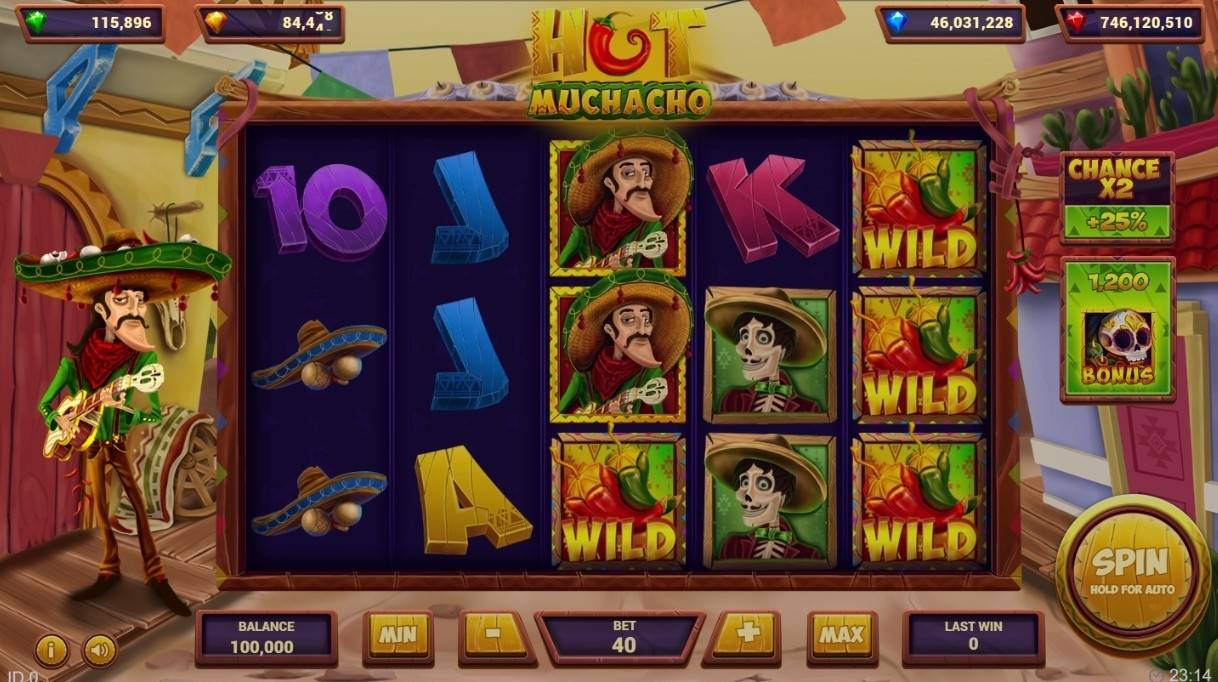
Task: Activate the Chance X2 +25% feature
Action: [1117, 197]
